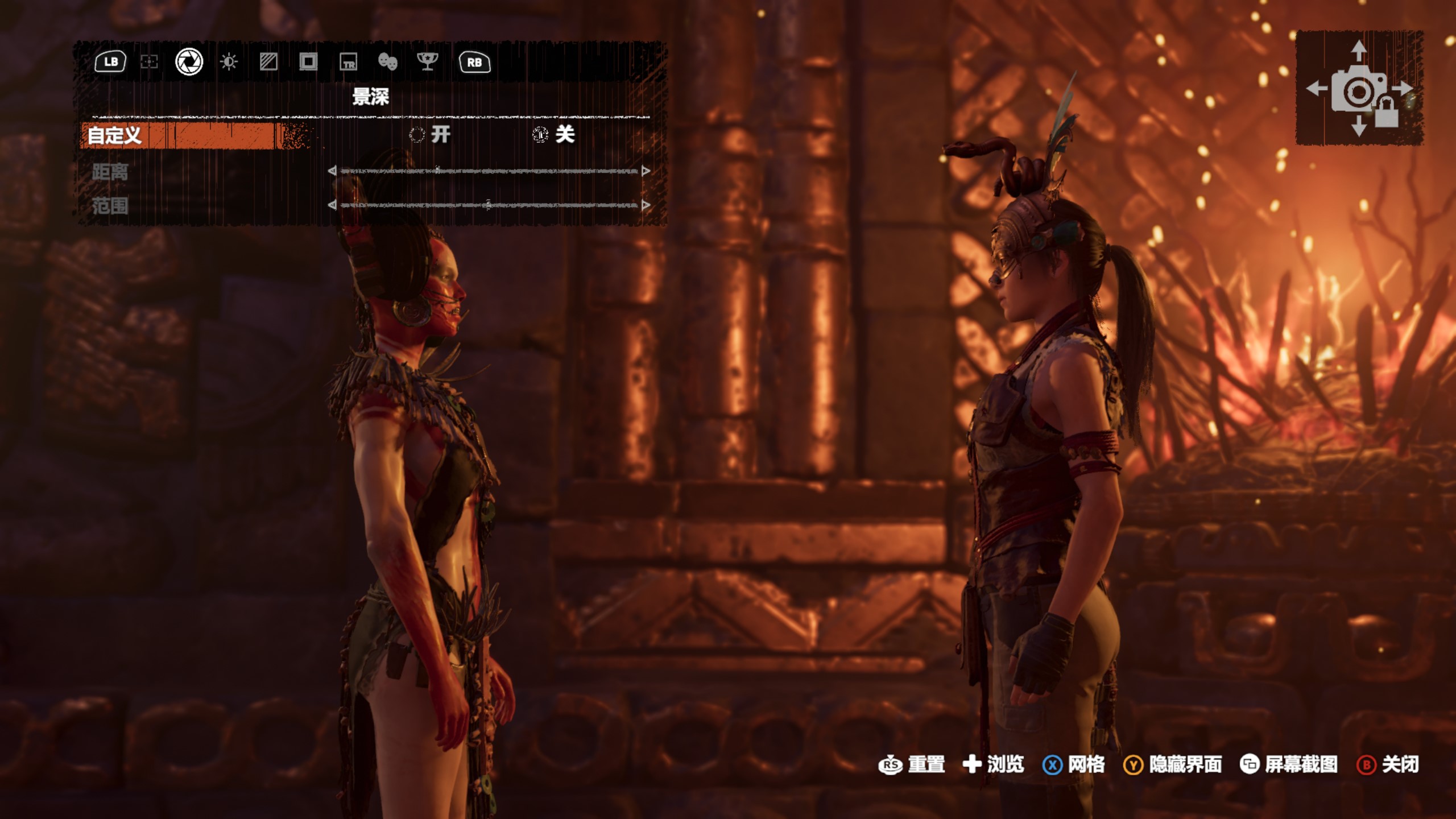This screenshot has width=1456, height=819.
Task: Increase 范围 with its right arrow
Action: click(646, 205)
